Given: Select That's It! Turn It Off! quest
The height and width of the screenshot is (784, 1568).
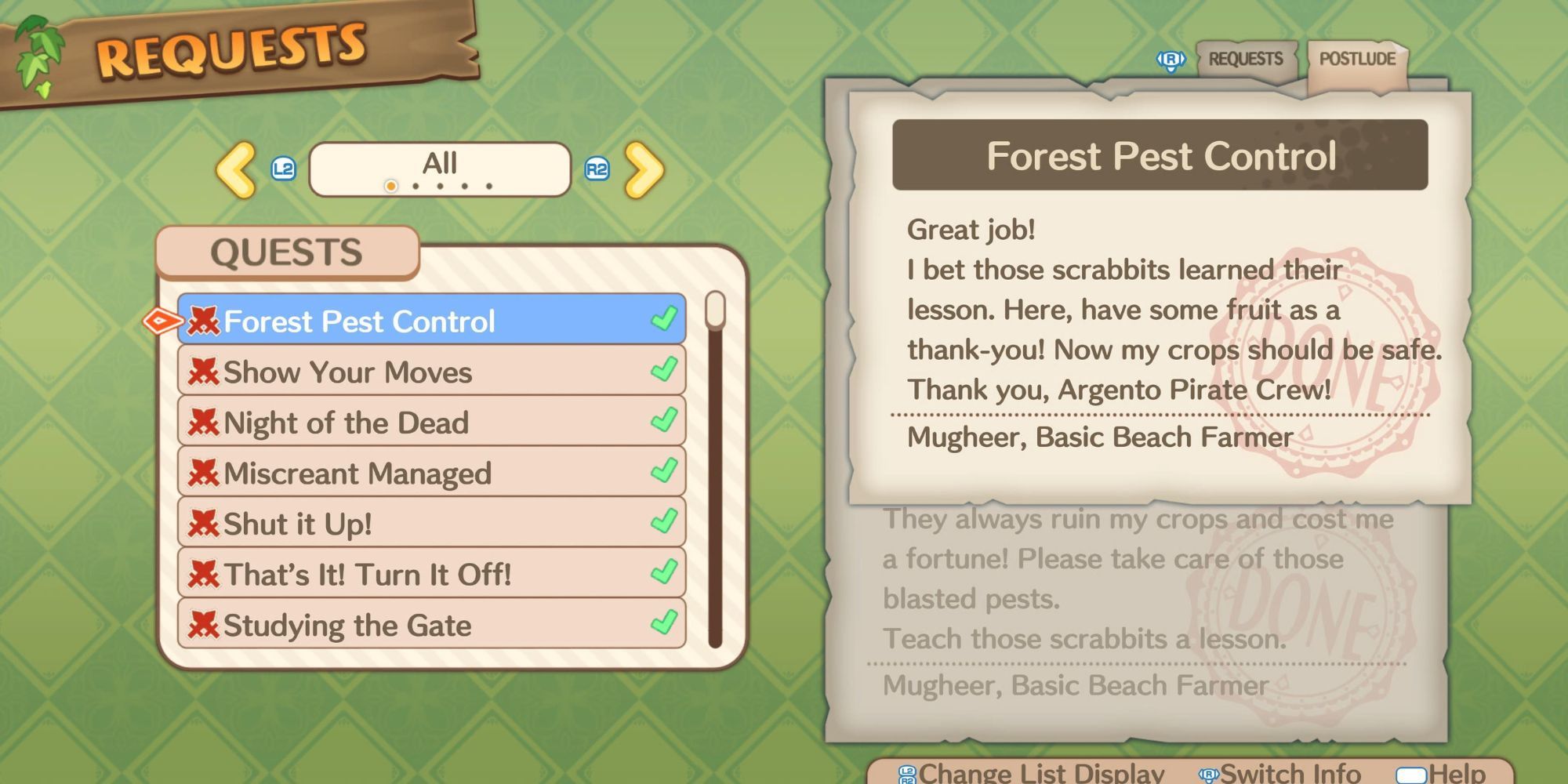Looking at the screenshot, I should point(431,574).
